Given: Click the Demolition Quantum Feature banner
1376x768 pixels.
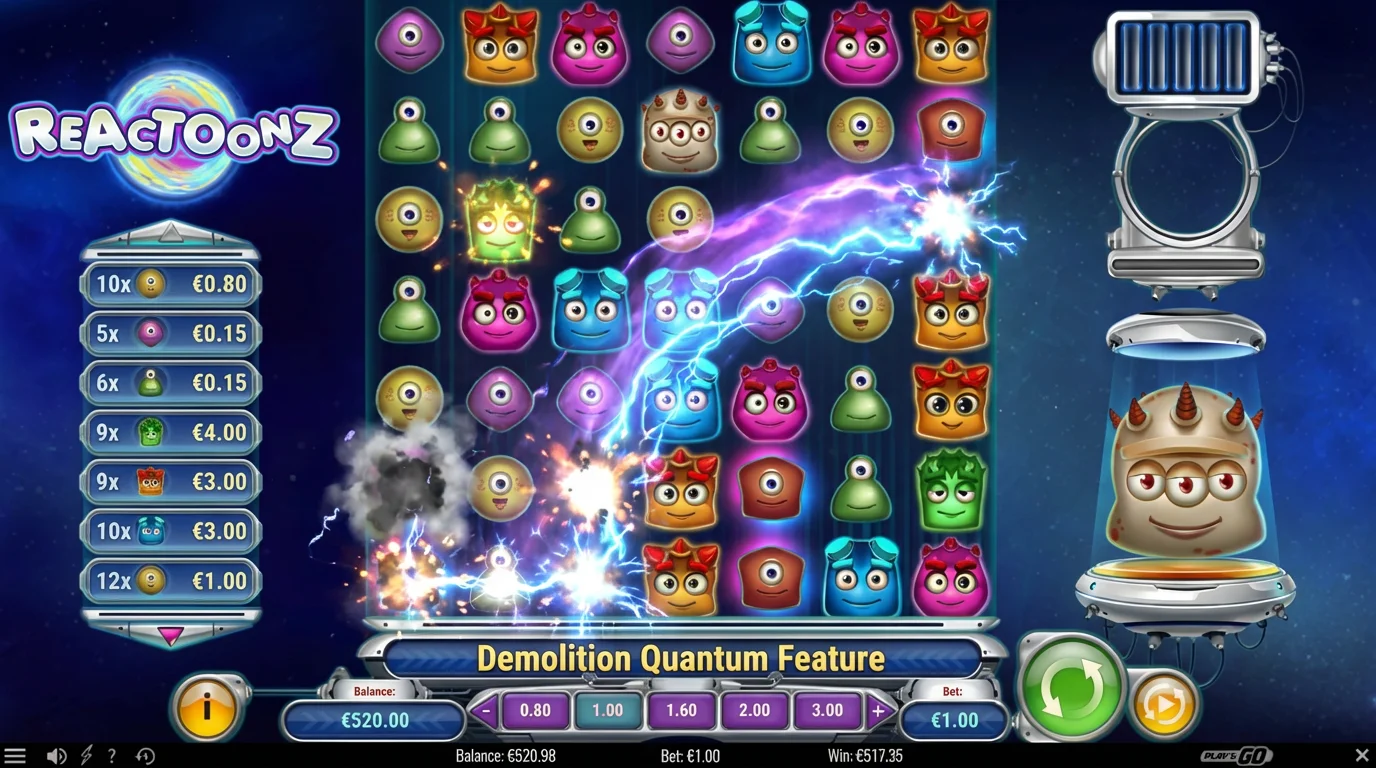Looking at the screenshot, I should point(682,658).
